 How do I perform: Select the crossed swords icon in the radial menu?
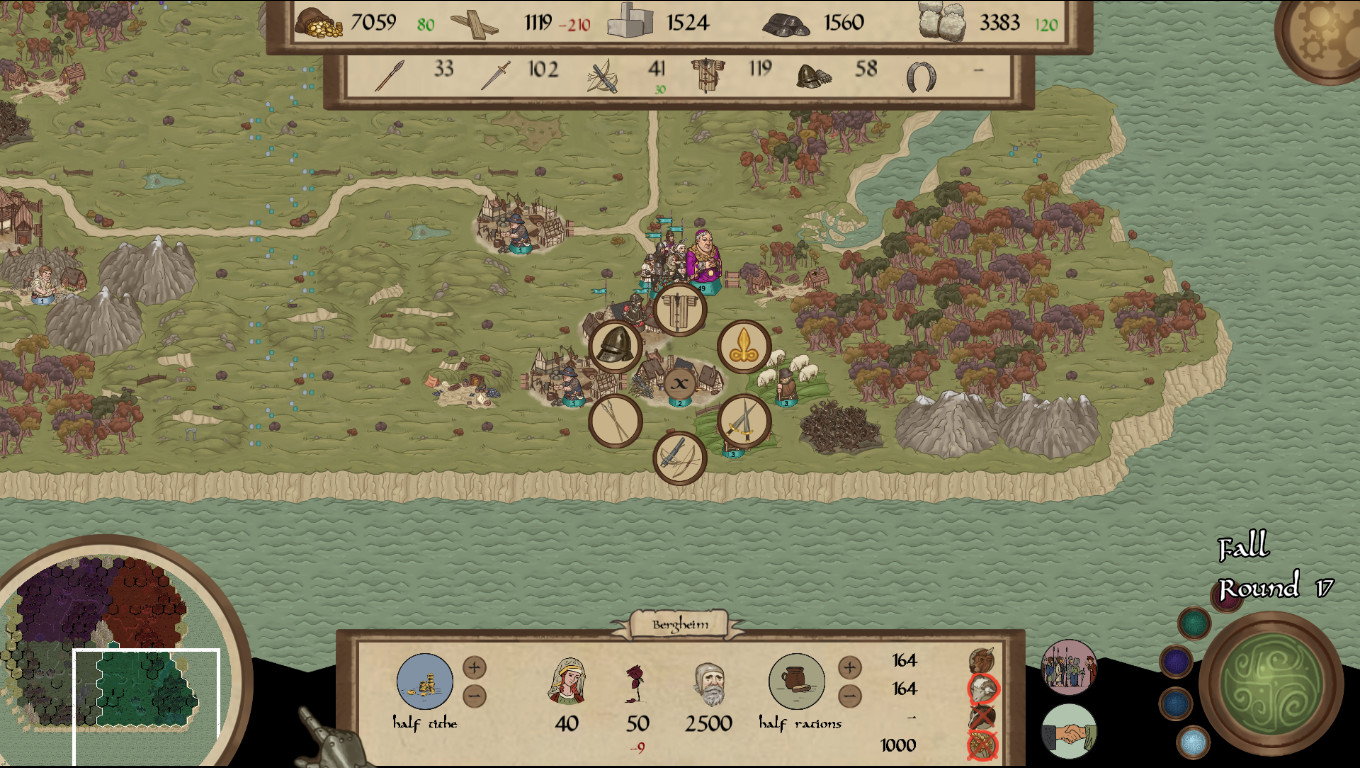click(742, 420)
